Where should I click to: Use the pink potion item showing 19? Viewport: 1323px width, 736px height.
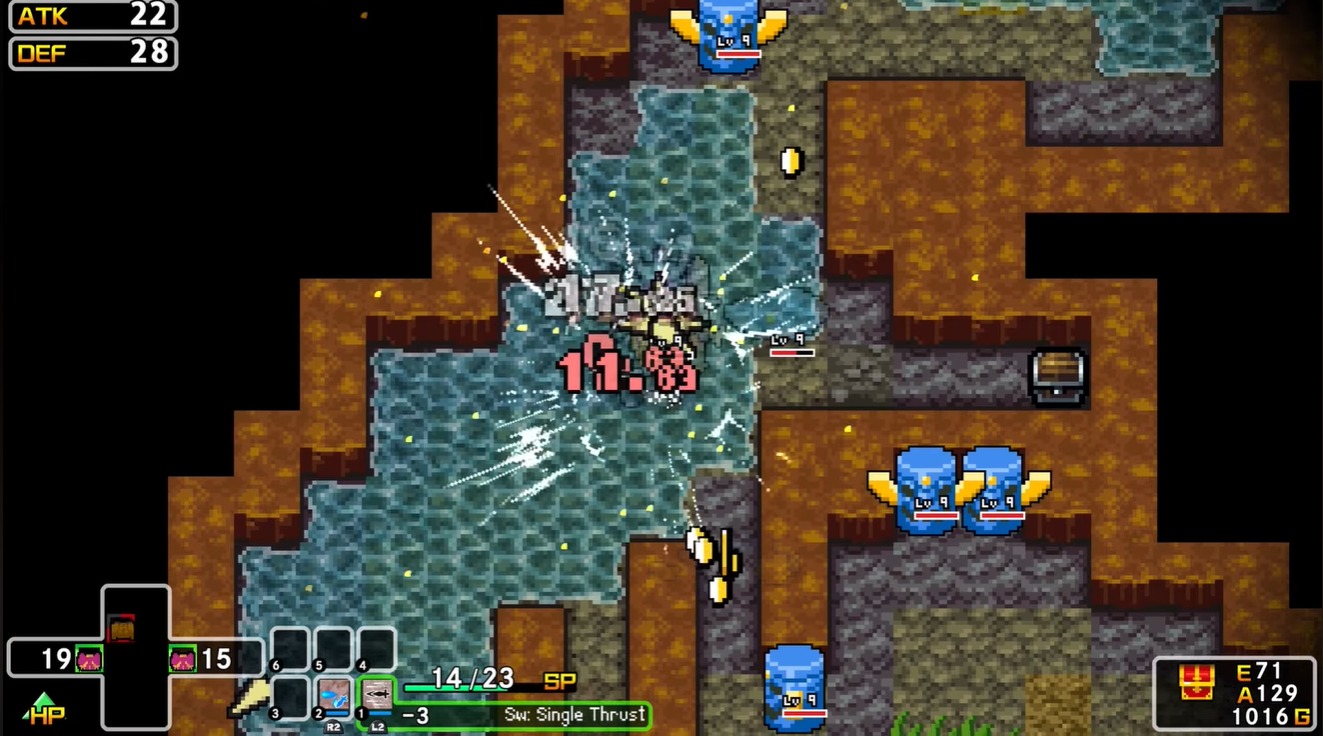point(89,659)
